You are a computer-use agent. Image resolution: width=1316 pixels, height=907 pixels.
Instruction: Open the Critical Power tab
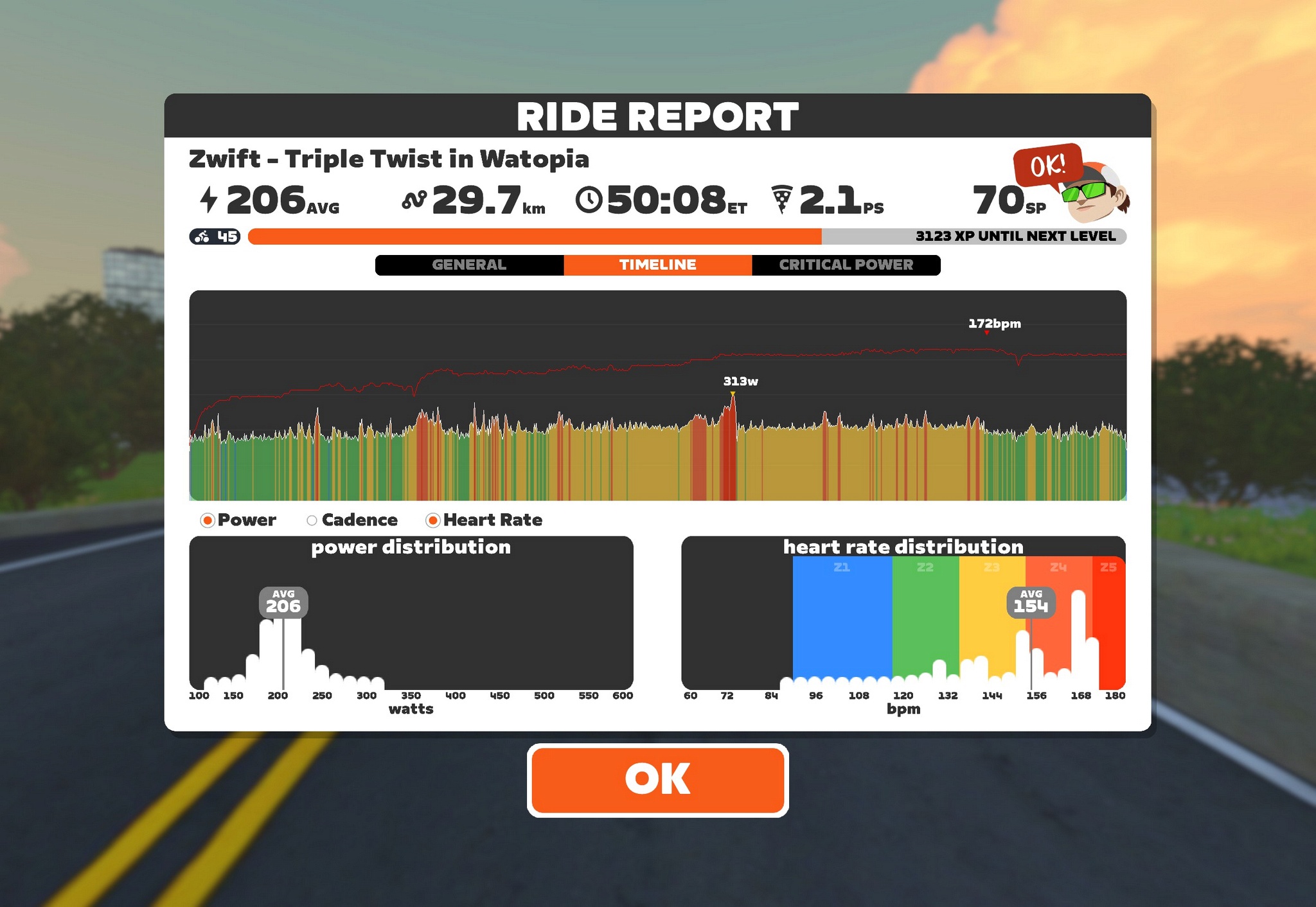pos(846,265)
